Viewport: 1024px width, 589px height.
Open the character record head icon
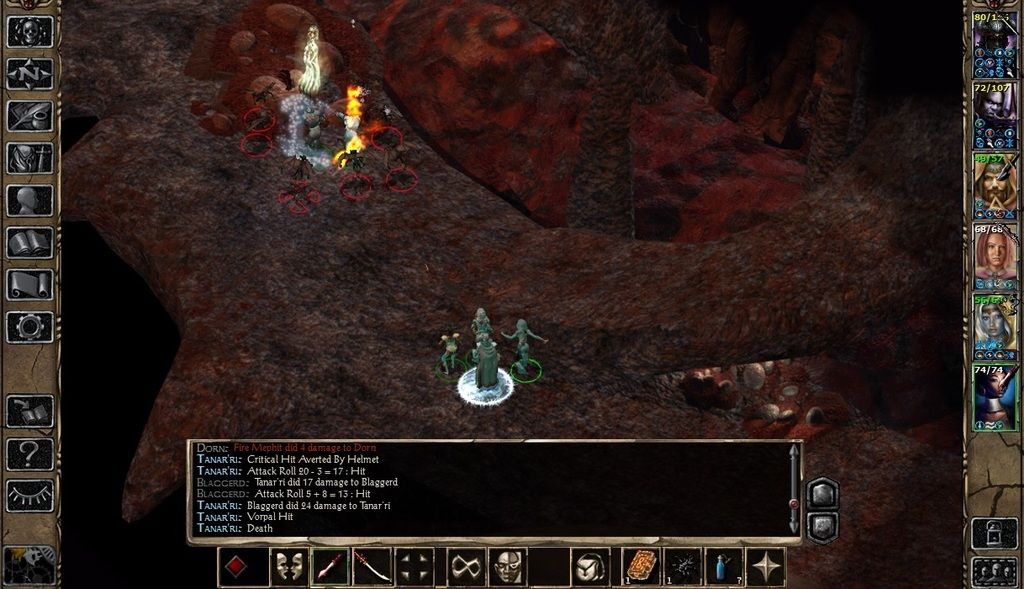pos(30,200)
